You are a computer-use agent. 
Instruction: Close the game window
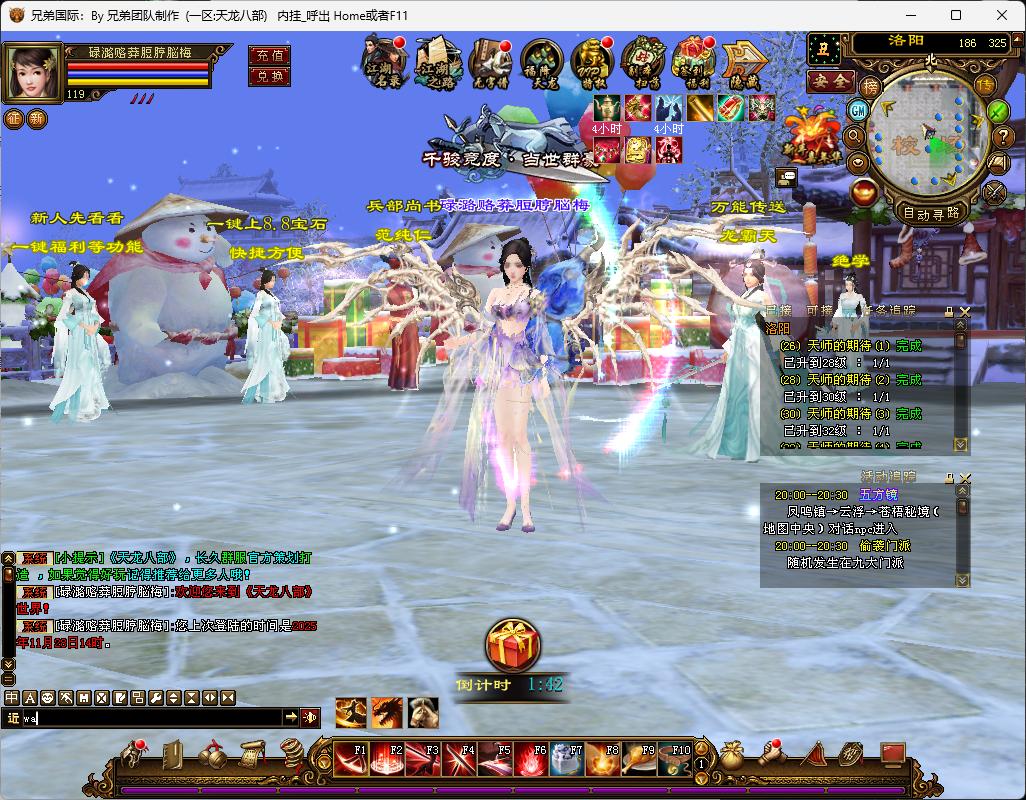(x=1001, y=15)
